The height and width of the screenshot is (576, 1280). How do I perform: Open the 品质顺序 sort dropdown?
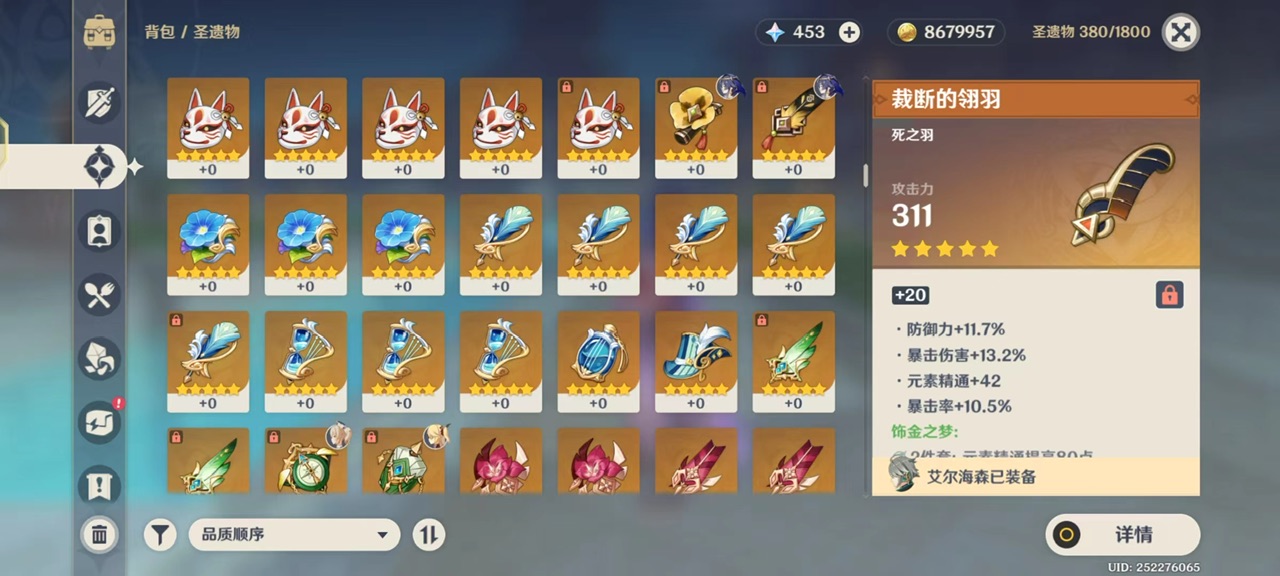pyautogui.click(x=294, y=535)
